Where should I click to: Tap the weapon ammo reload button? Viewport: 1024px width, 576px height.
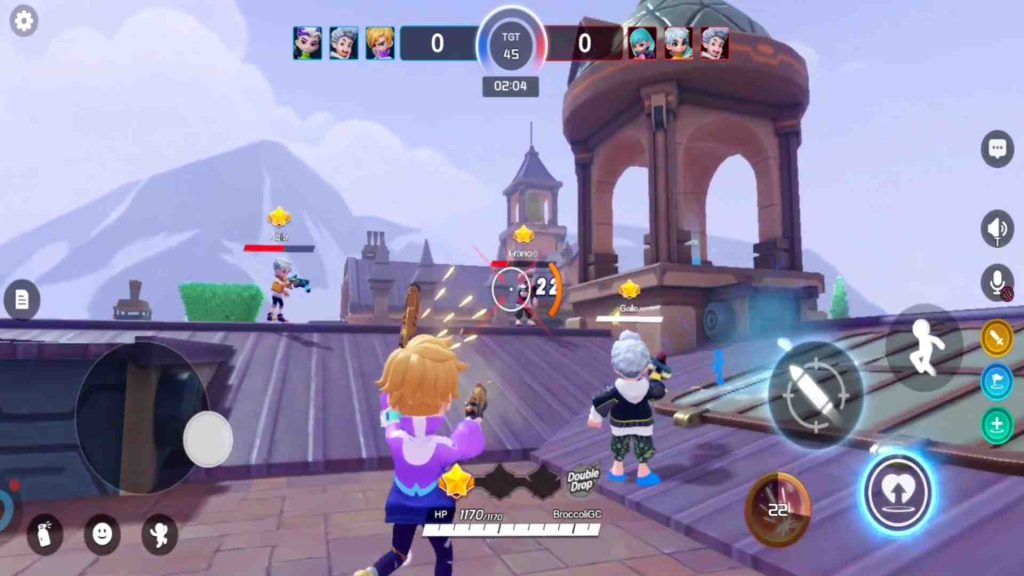coord(777,509)
